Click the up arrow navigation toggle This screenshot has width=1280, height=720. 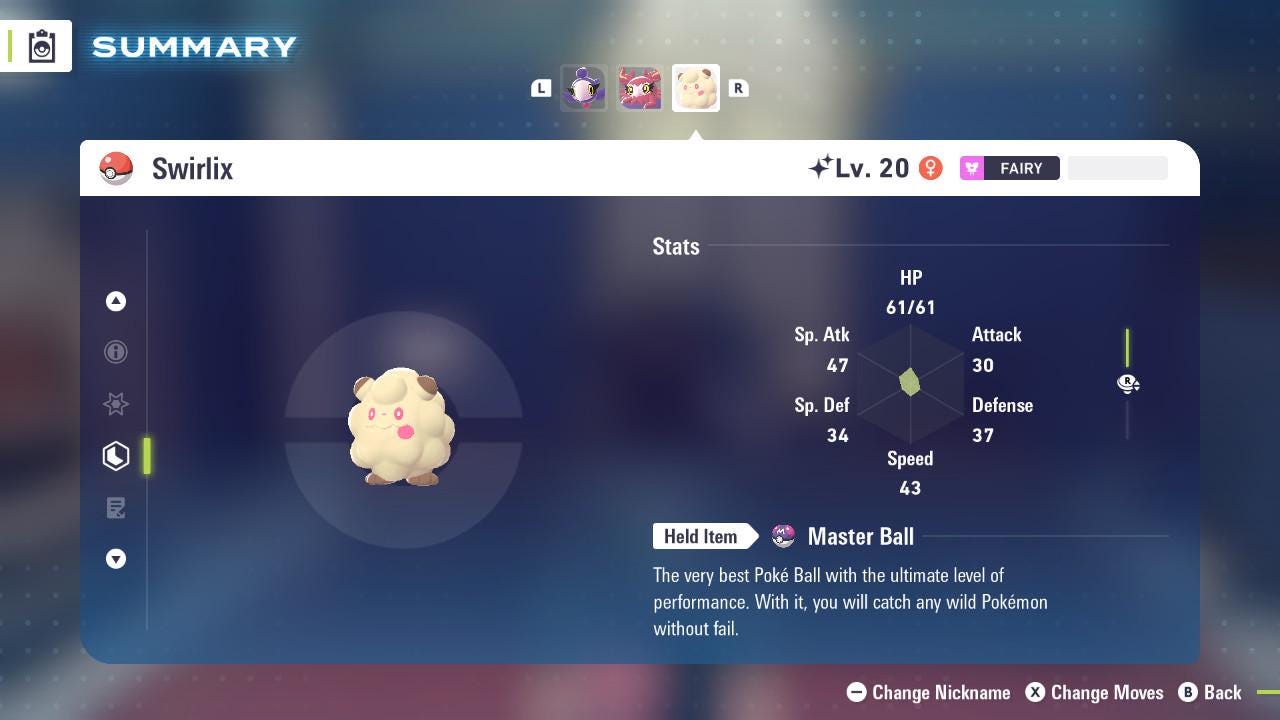pos(116,301)
